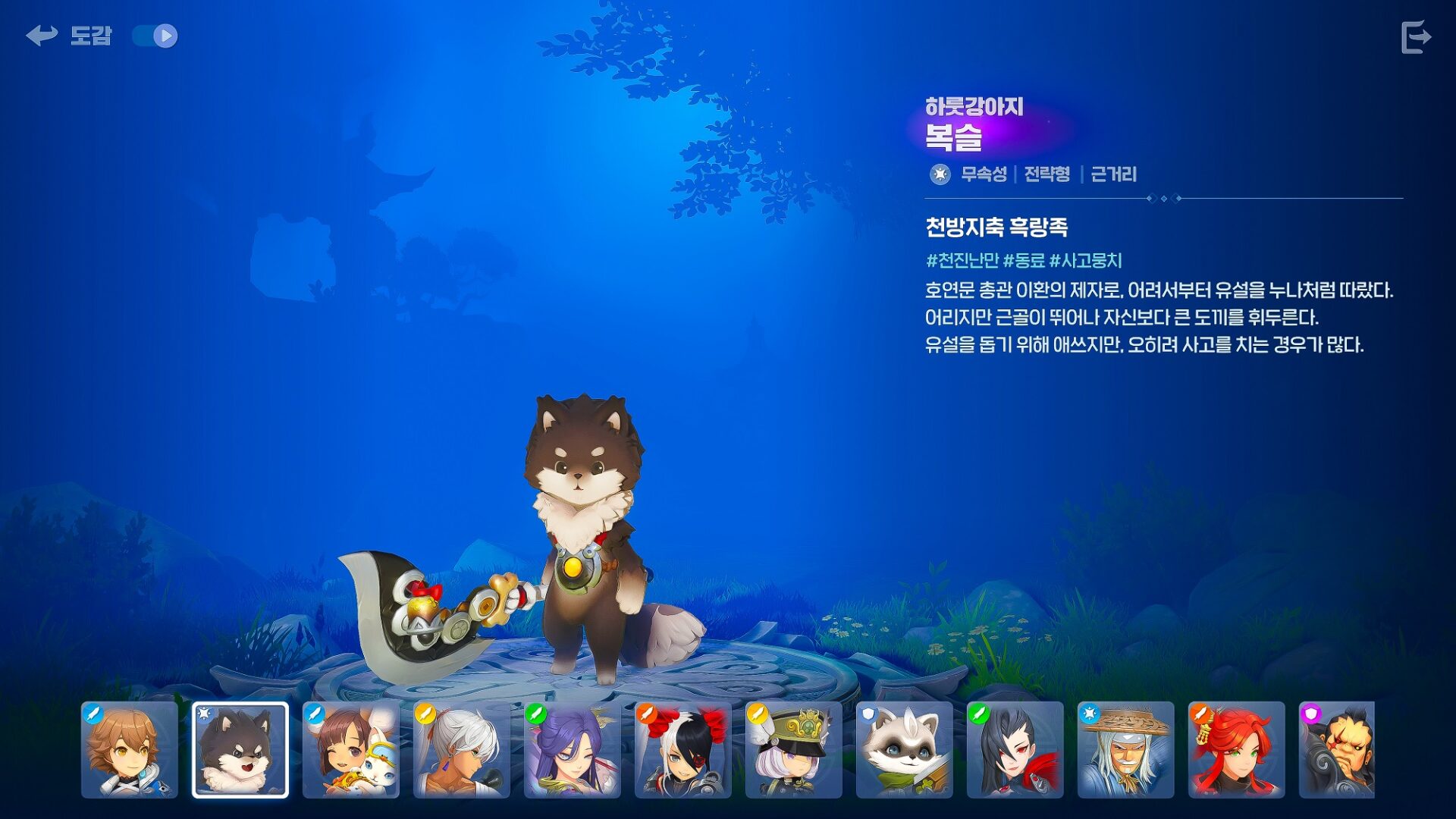Click the back arrow next to 도감

[42, 34]
